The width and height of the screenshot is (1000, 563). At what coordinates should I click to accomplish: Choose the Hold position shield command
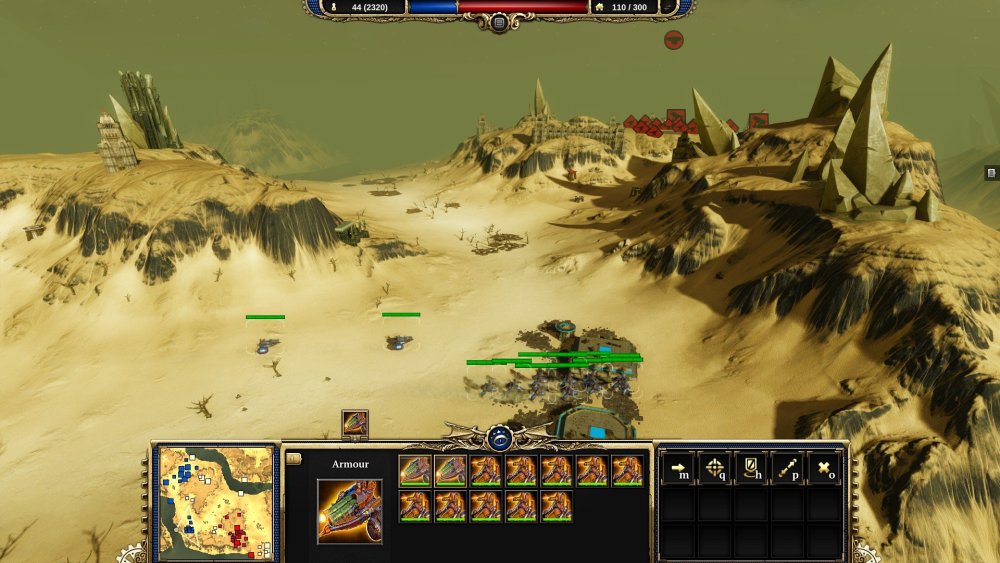click(x=751, y=468)
